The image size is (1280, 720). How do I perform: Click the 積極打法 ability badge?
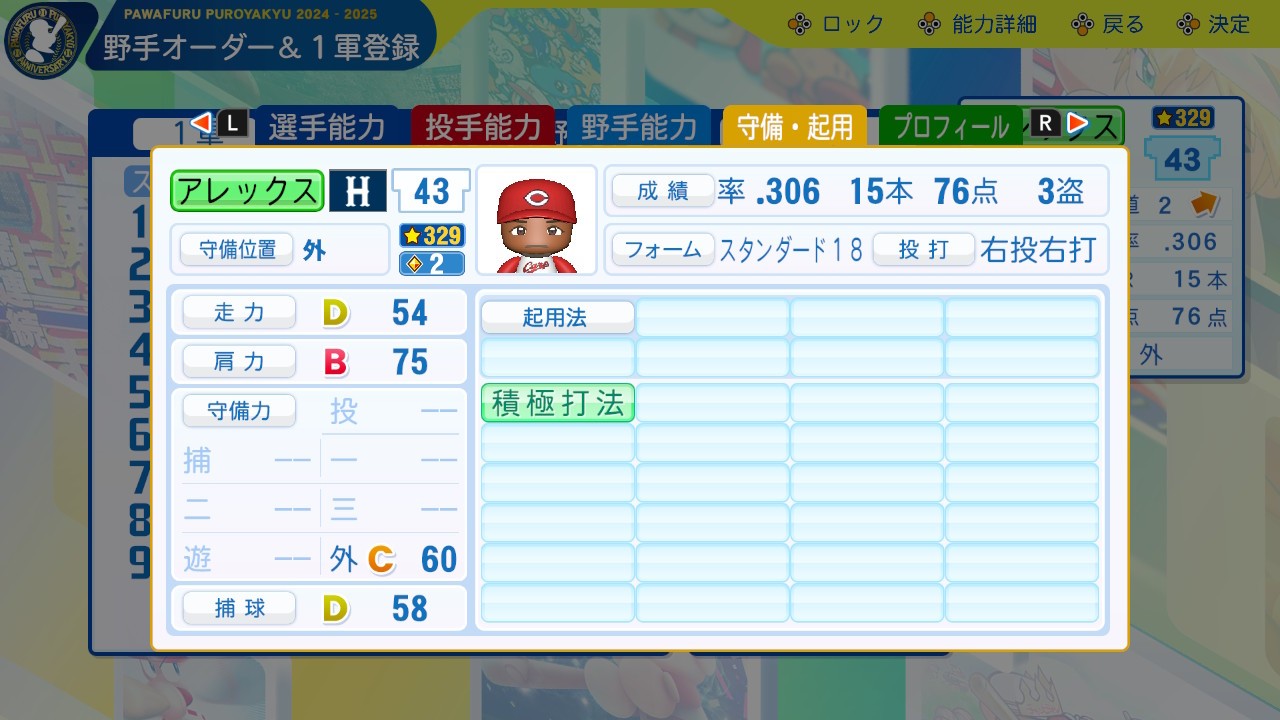coord(557,403)
